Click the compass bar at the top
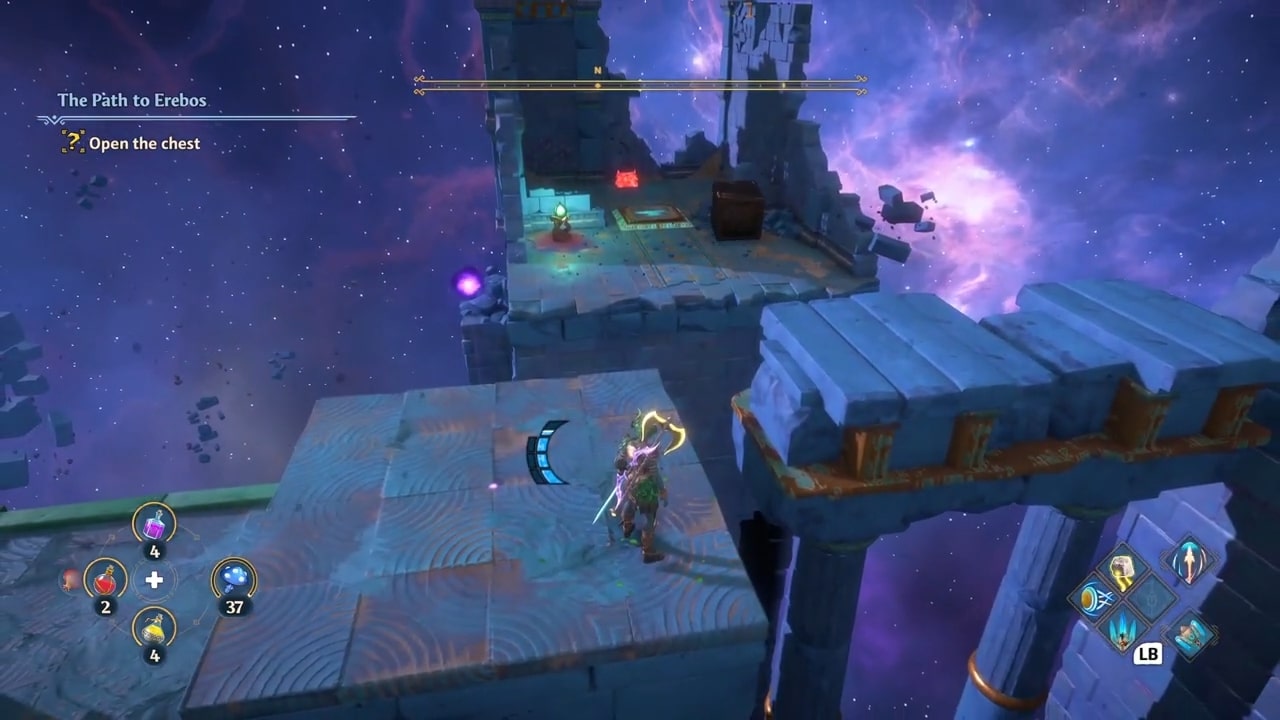Image resolution: width=1280 pixels, height=720 pixels. (x=640, y=86)
